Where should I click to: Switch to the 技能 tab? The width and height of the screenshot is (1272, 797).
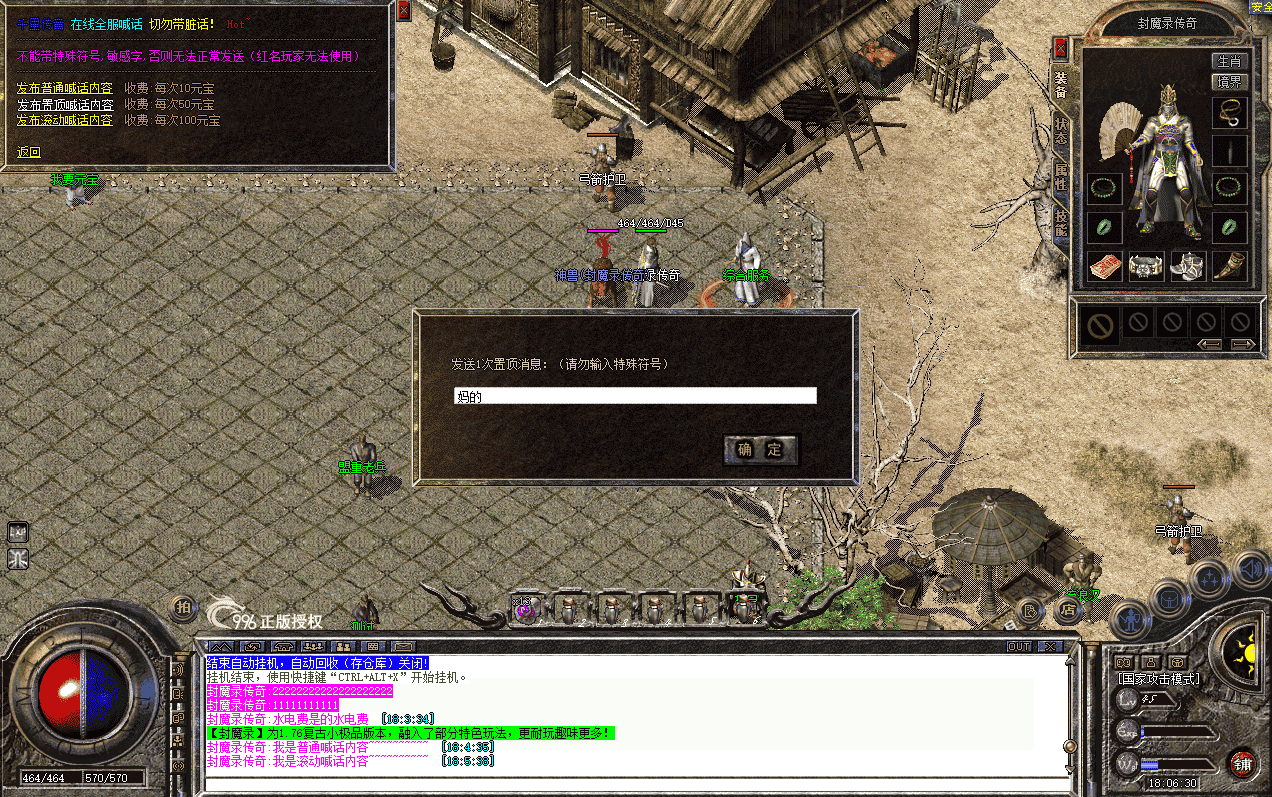1060,225
